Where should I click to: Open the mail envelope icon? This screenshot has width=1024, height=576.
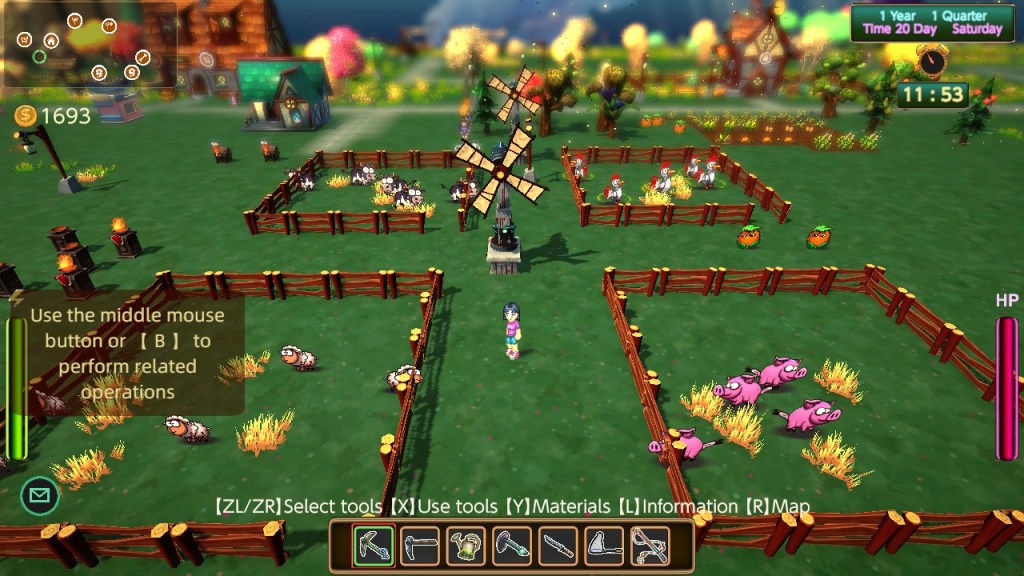click(x=40, y=494)
